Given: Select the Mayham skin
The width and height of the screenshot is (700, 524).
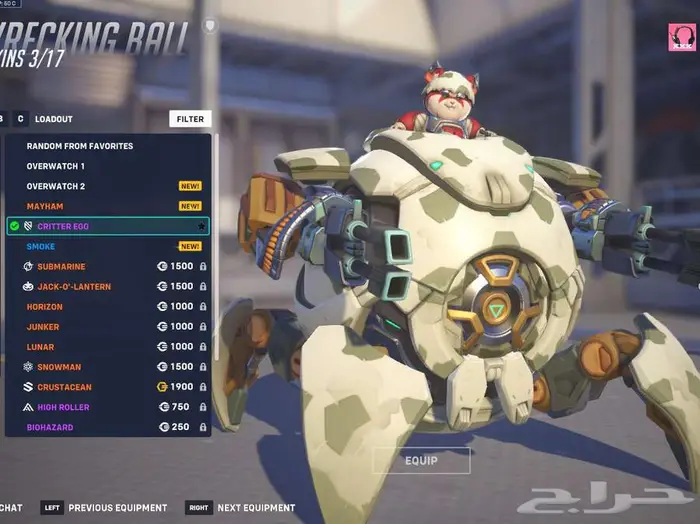Looking at the screenshot, I should coord(45,206).
